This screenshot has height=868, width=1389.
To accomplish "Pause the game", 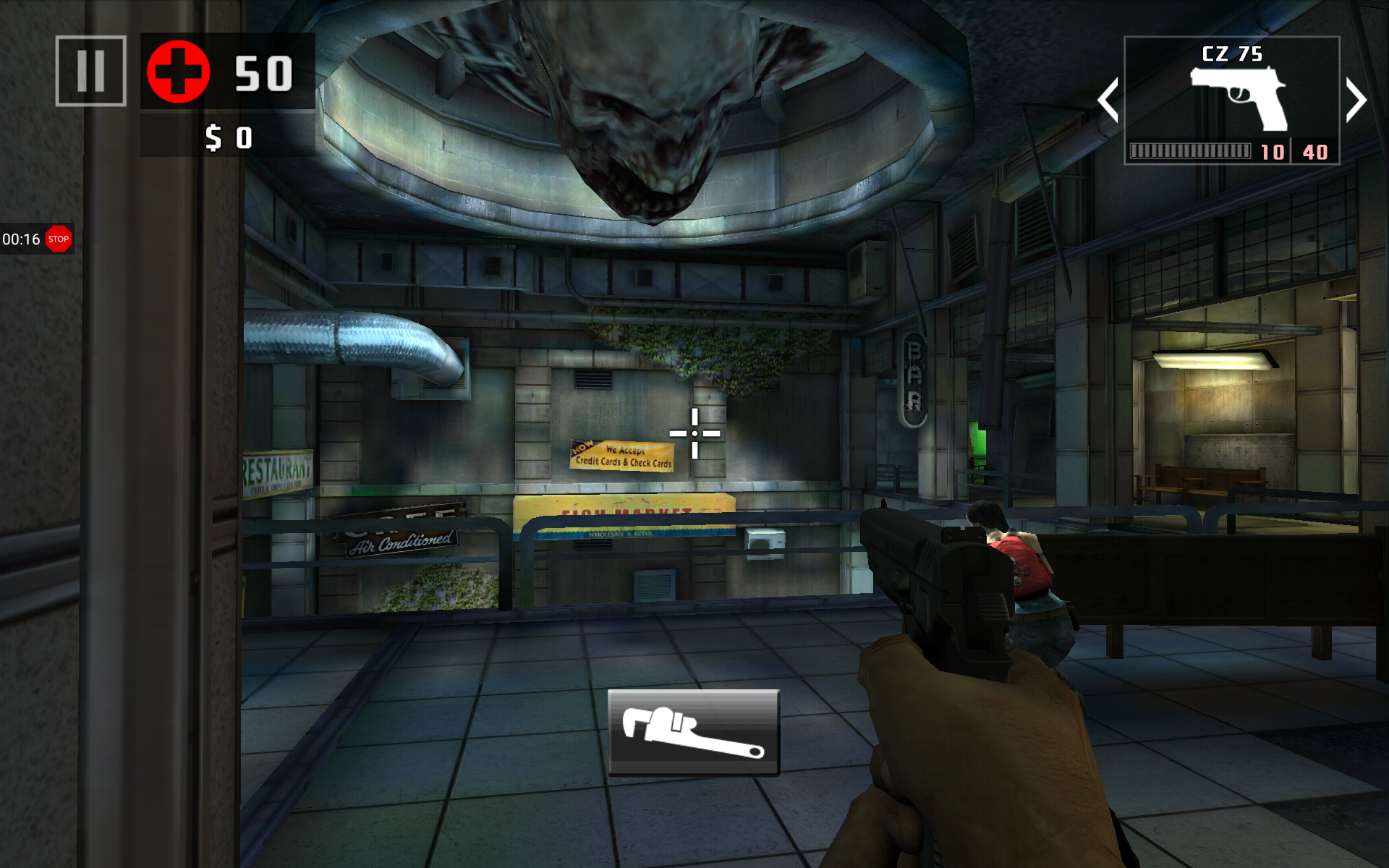I will (x=91, y=71).
